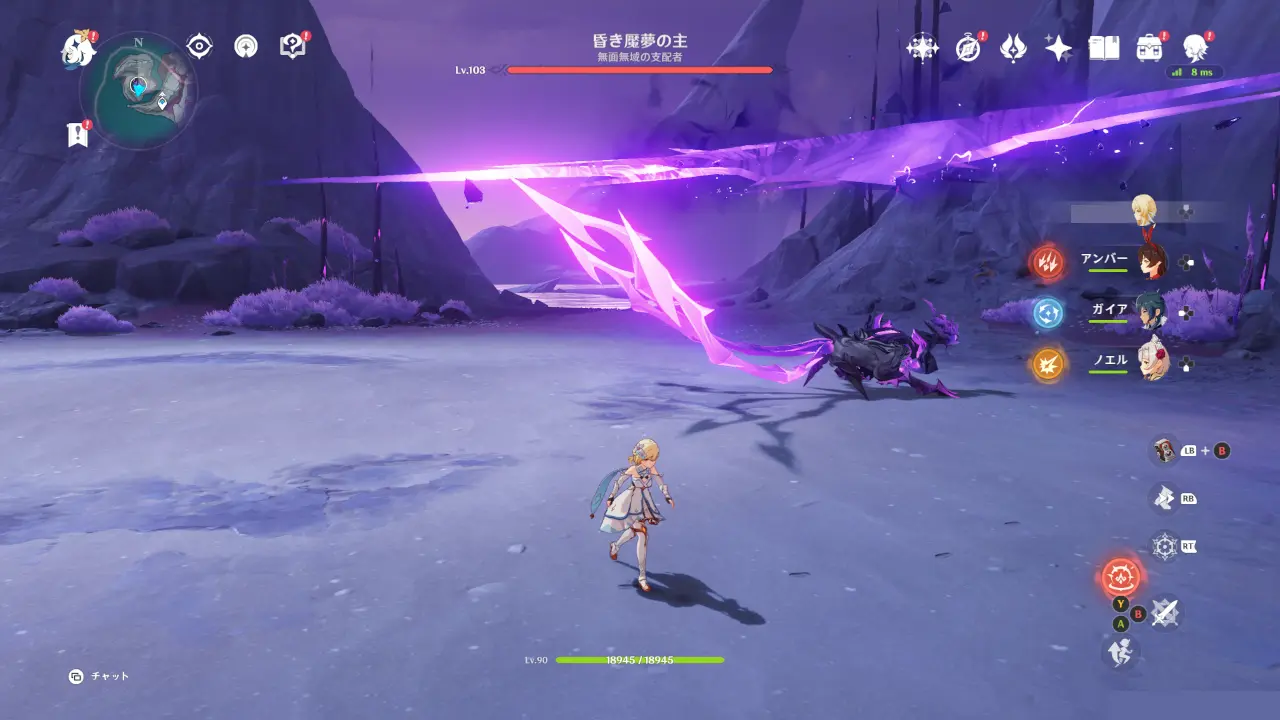Trigger the glowing red Elemental Burst icon
The height and width of the screenshot is (720, 1280).
coord(1121,577)
